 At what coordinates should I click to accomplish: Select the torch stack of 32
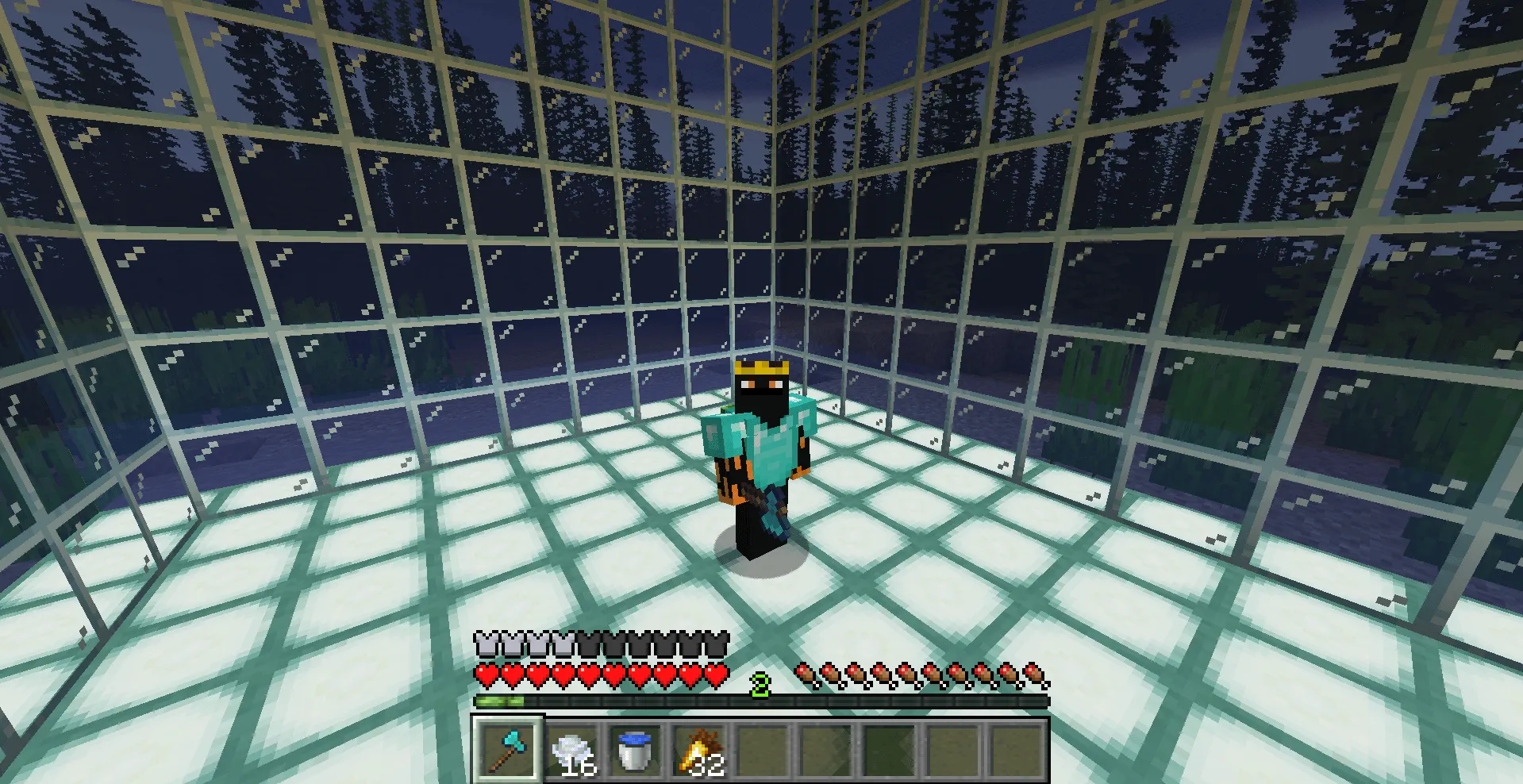click(x=698, y=746)
